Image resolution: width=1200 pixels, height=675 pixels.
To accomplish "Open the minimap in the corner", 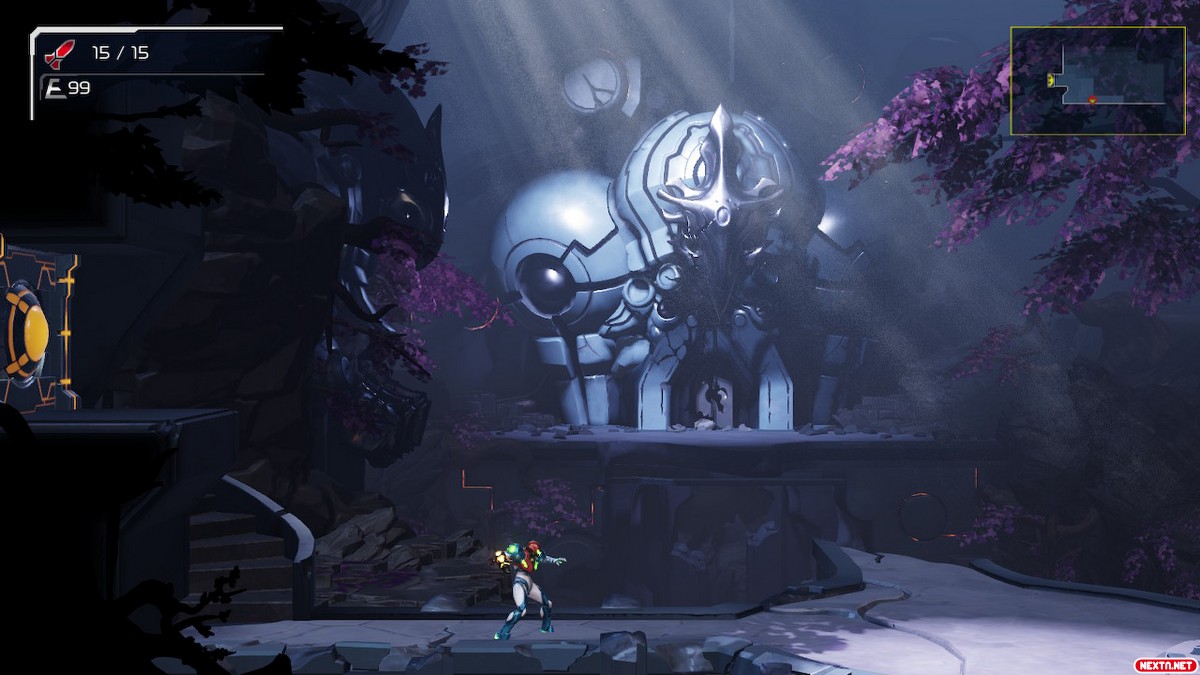I will [1097, 81].
